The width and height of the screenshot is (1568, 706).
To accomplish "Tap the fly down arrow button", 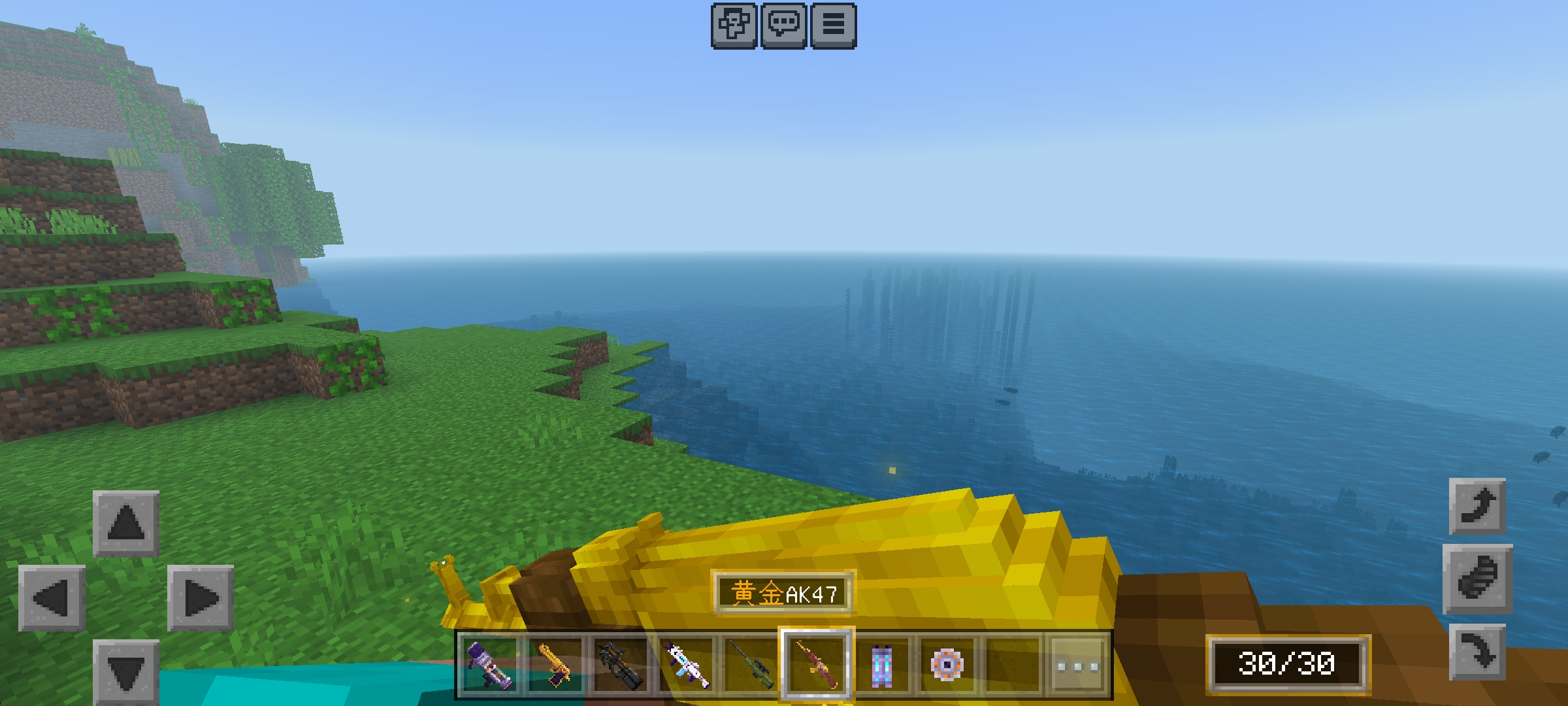I will pos(1477,652).
